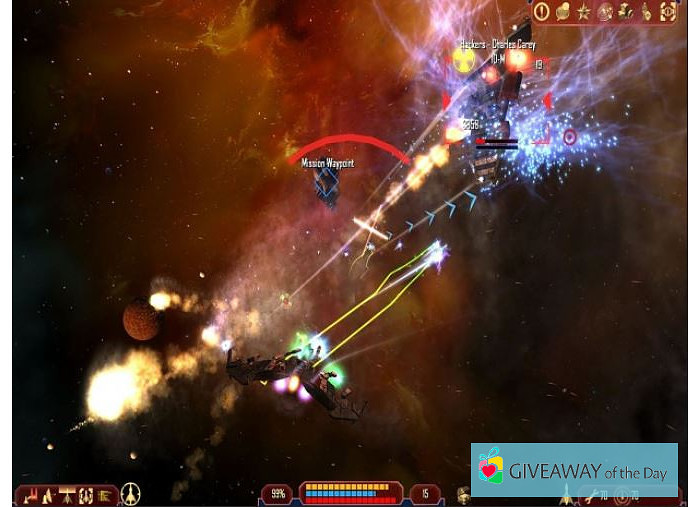Open the speech bubble chat icon
Image resolution: width=700 pixels, height=507 pixels.
pos(563,12)
